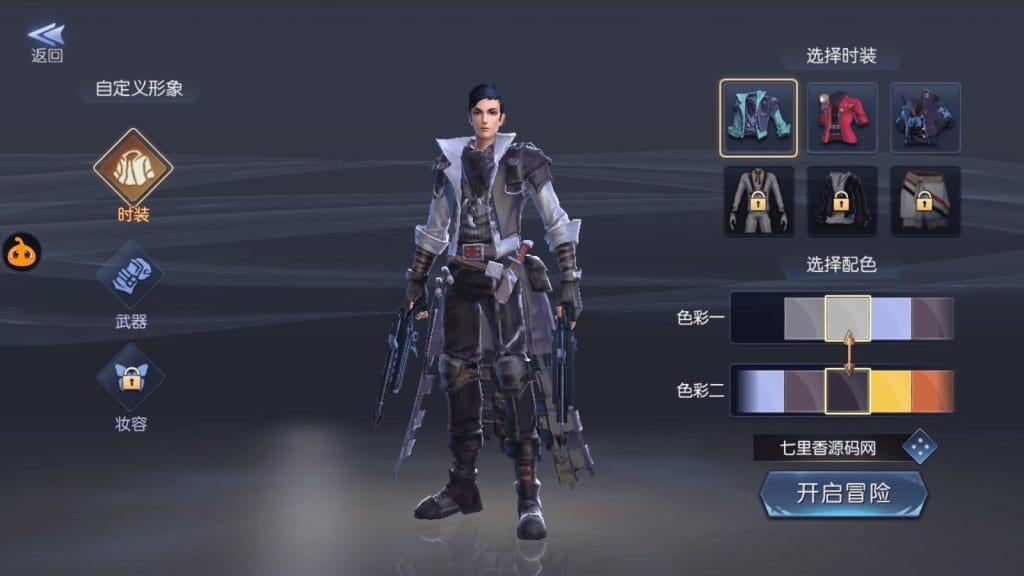This screenshot has height=576, width=1024.
Task: Start the adventure with 开启冒险
Action: pyautogui.click(x=843, y=493)
